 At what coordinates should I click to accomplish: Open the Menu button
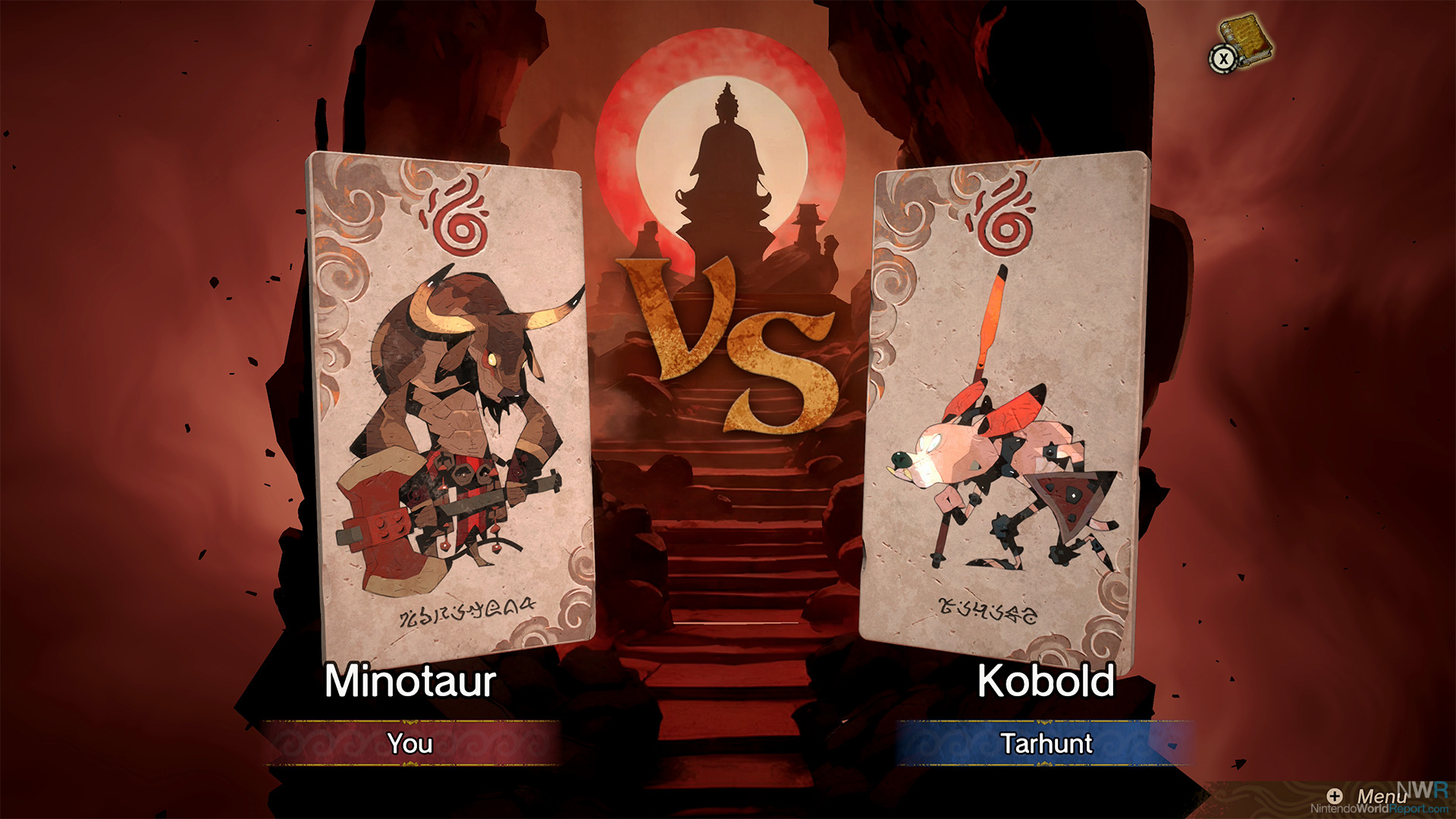pos(1371,796)
